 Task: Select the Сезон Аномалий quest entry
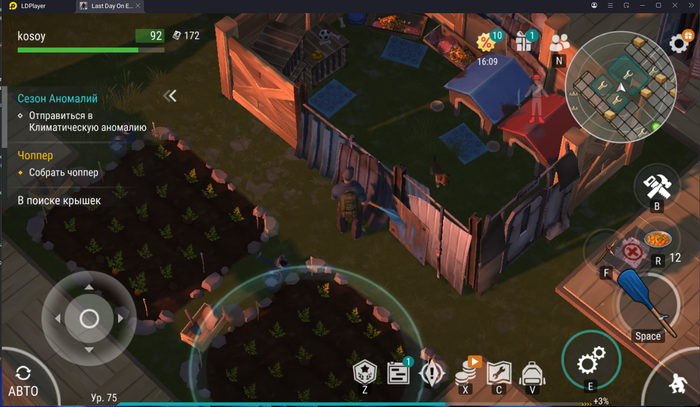[x=58, y=99]
